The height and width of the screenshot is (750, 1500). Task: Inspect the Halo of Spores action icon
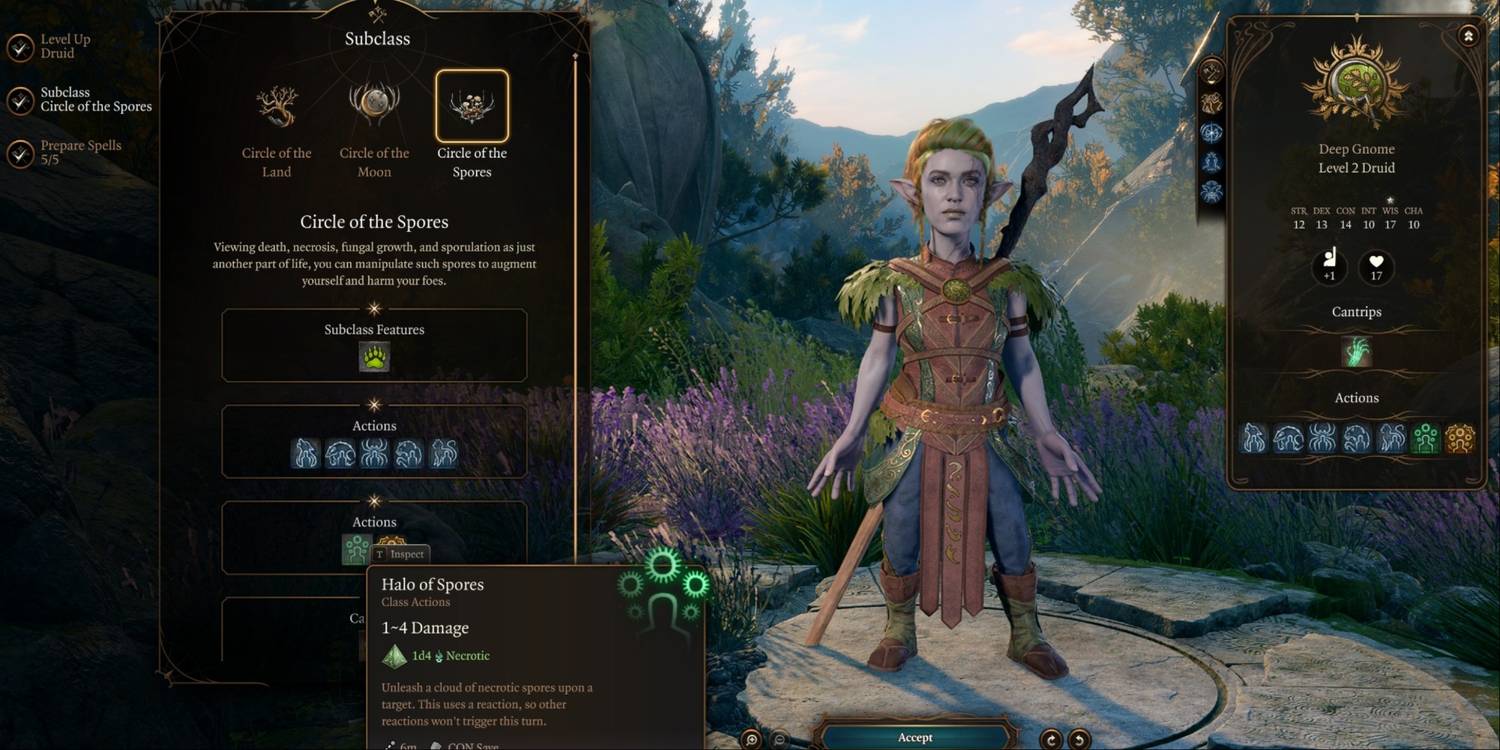pyautogui.click(x=357, y=548)
